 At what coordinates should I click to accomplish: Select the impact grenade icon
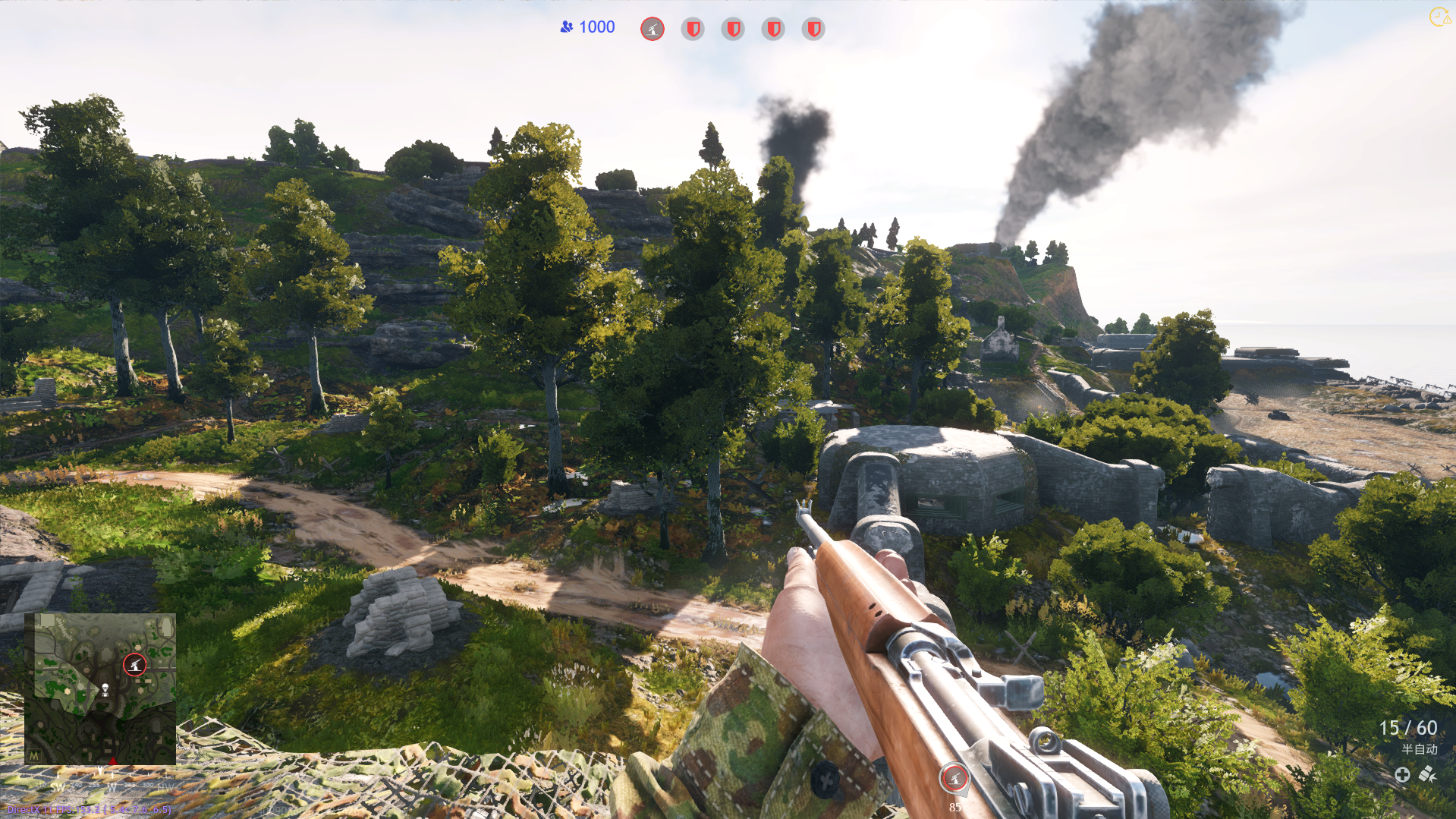point(1428,774)
